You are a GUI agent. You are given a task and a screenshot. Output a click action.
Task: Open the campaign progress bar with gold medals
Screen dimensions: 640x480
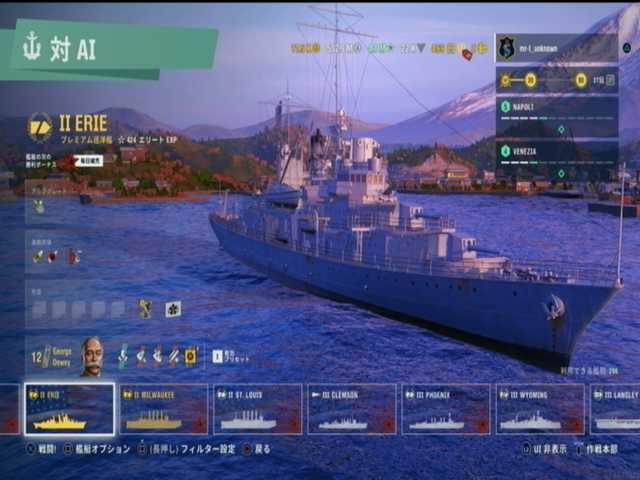[x=556, y=80]
